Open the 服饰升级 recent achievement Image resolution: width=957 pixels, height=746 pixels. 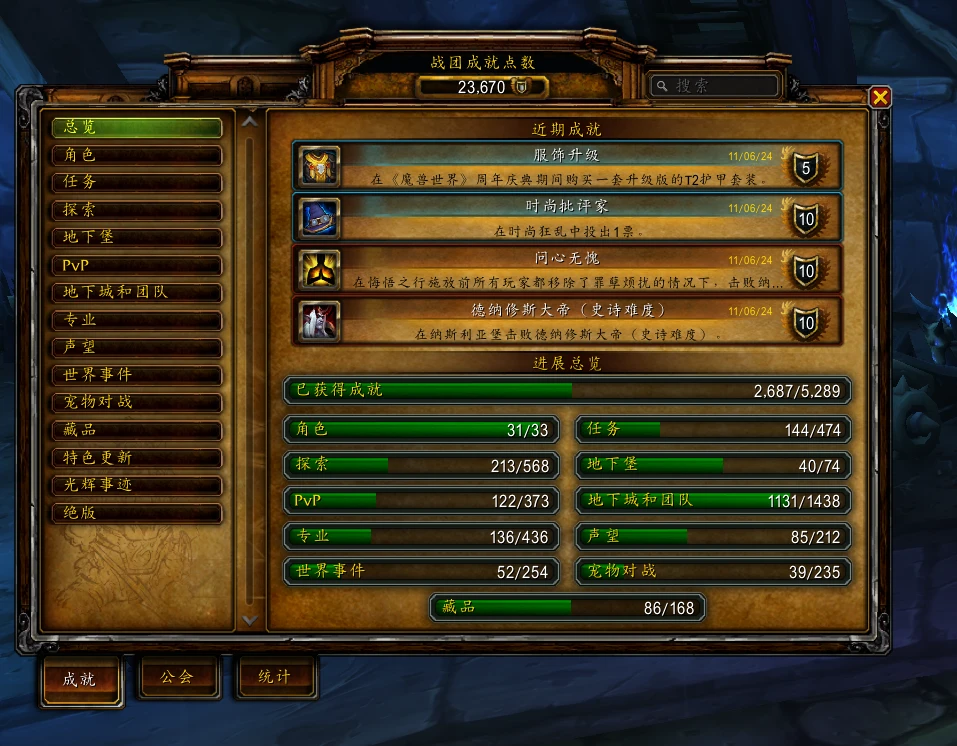click(566, 166)
